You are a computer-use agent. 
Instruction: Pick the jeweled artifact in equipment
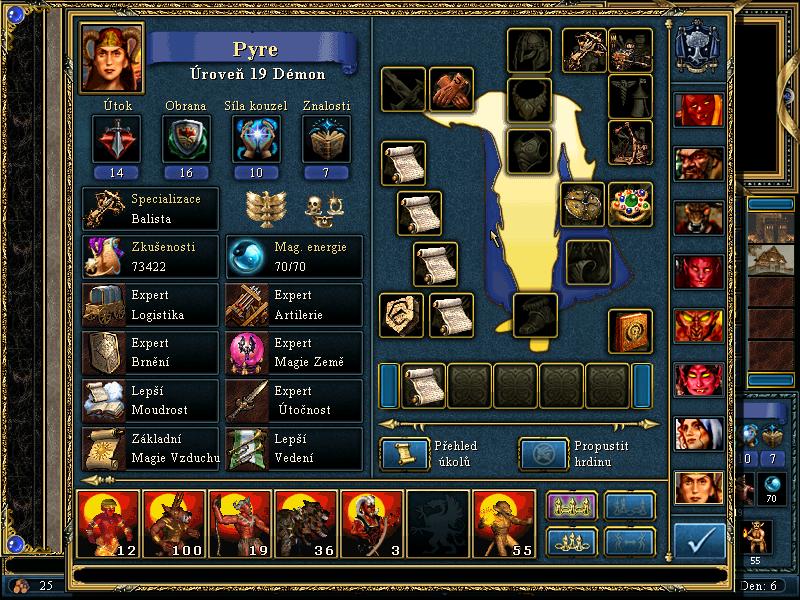click(630, 204)
